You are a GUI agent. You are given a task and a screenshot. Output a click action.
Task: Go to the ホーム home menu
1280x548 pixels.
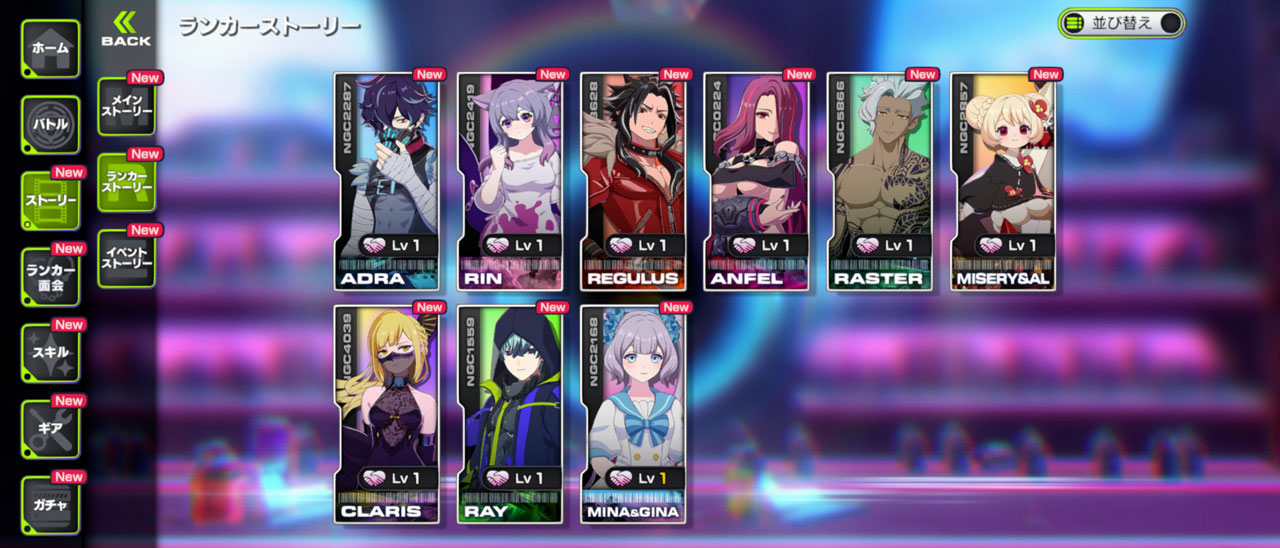[x=50, y=49]
